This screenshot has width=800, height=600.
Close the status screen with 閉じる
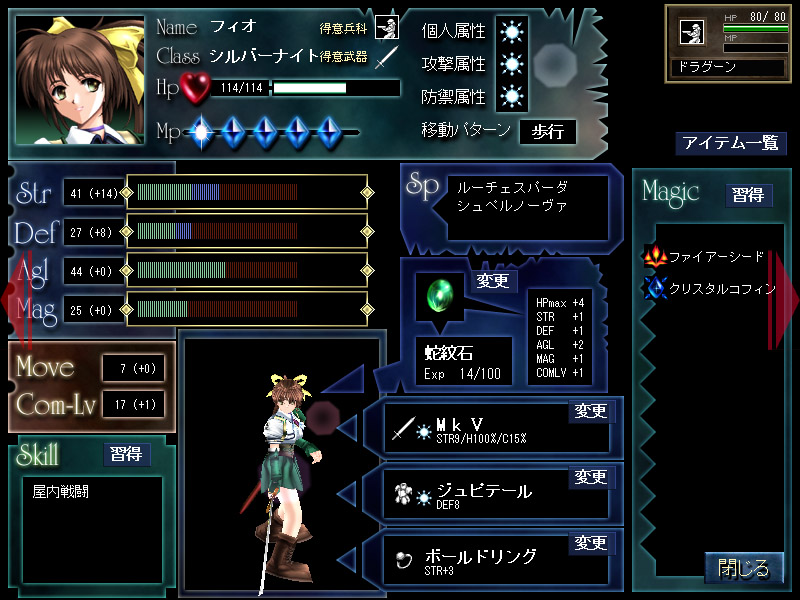tap(744, 569)
